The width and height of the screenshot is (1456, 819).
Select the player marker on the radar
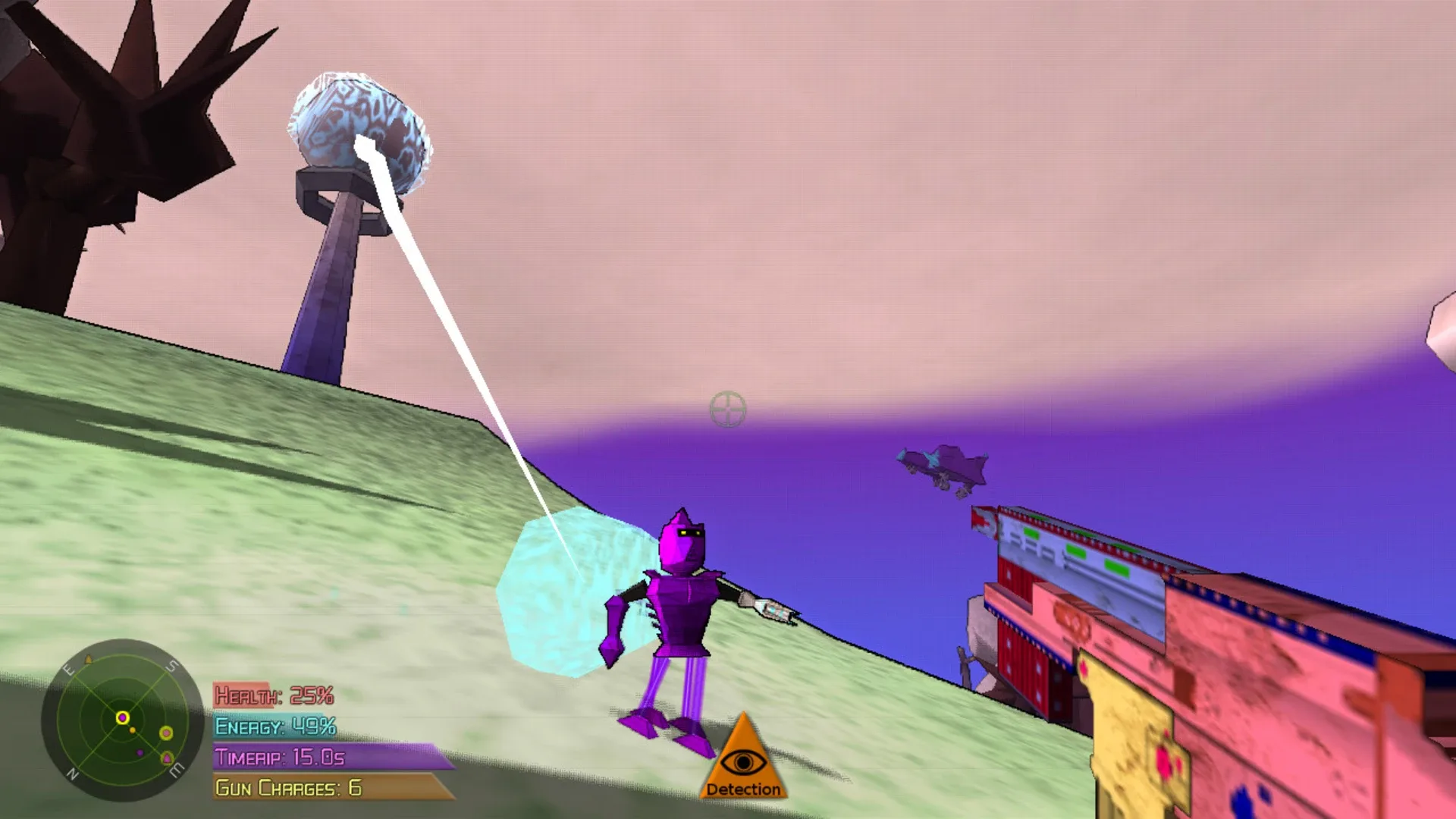point(122,718)
